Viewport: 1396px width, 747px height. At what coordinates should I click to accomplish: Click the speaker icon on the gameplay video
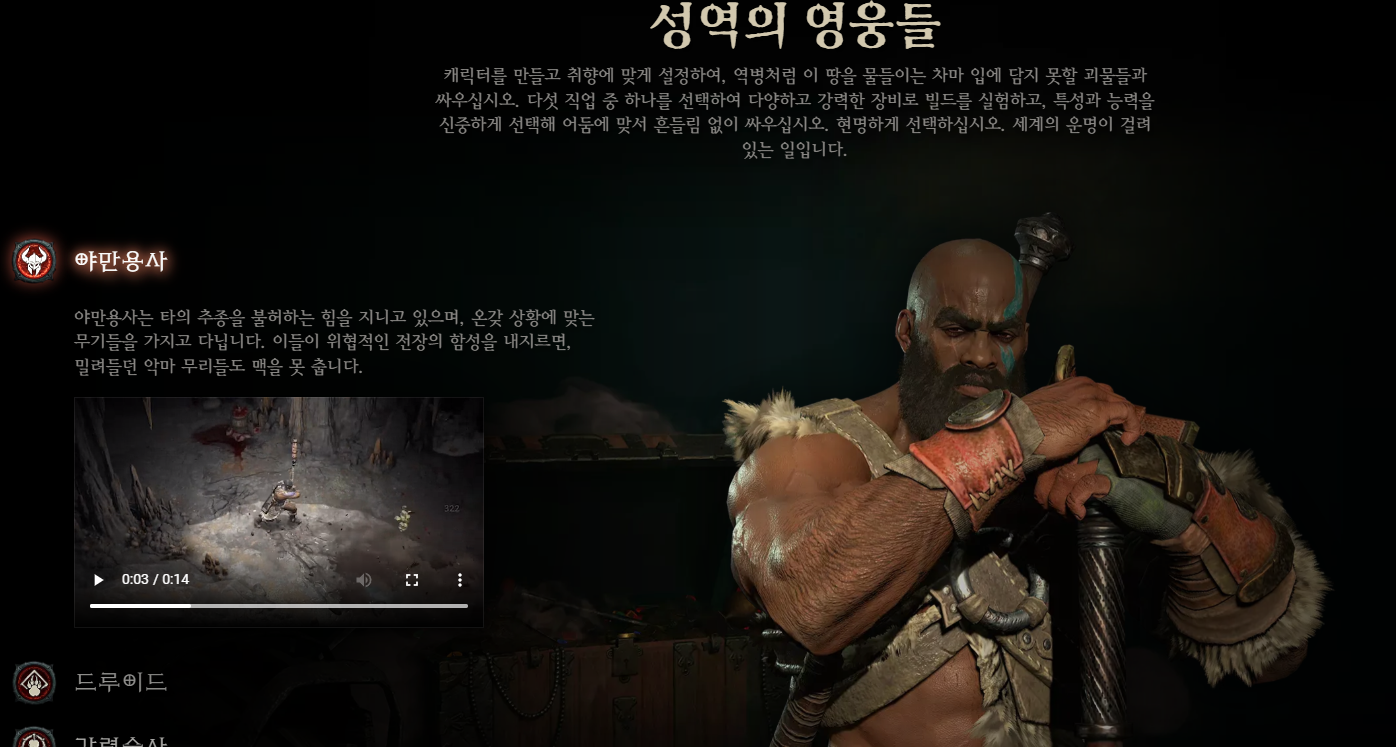[363, 580]
